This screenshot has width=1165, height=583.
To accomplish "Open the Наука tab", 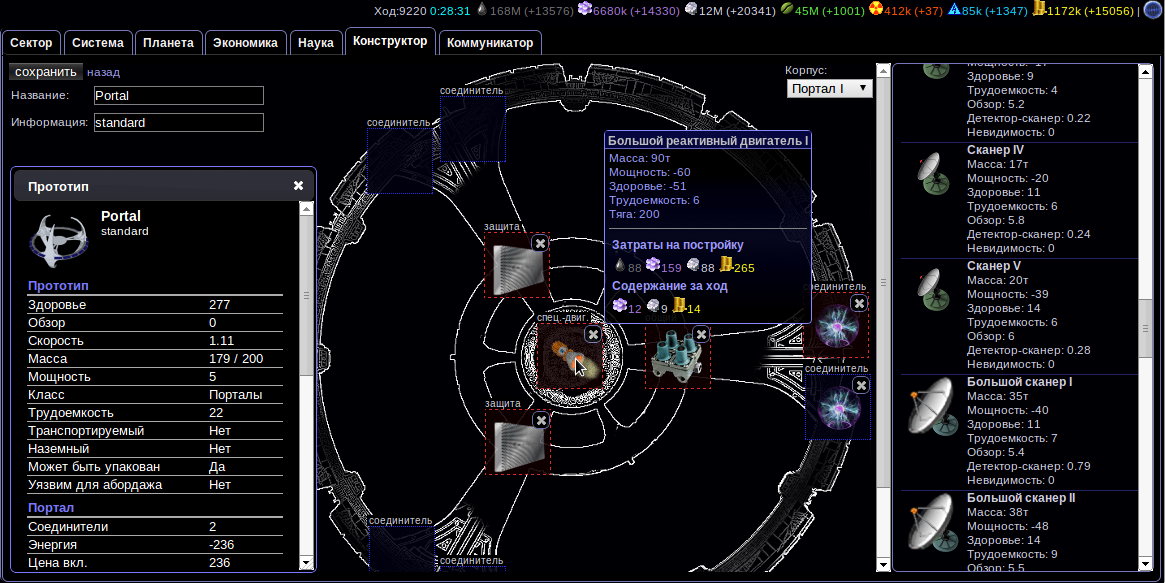I will click(x=315, y=43).
